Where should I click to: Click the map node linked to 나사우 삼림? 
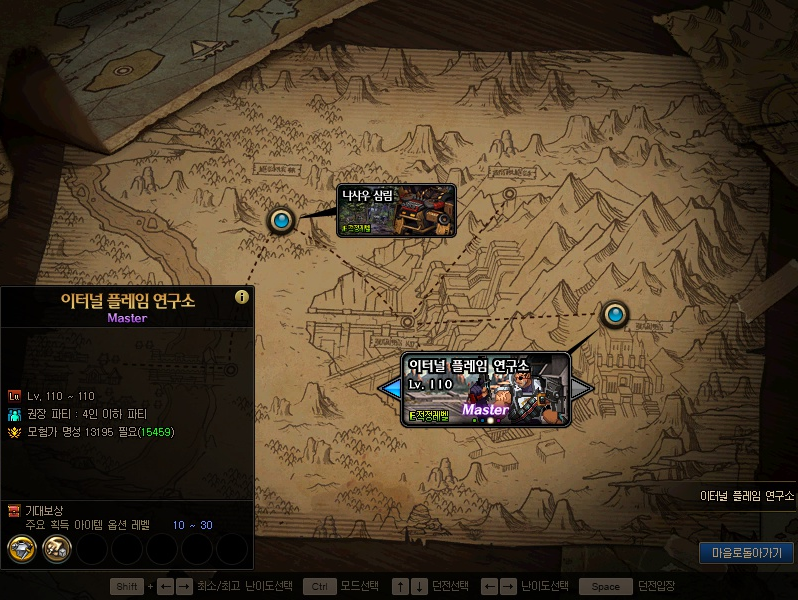(x=281, y=220)
